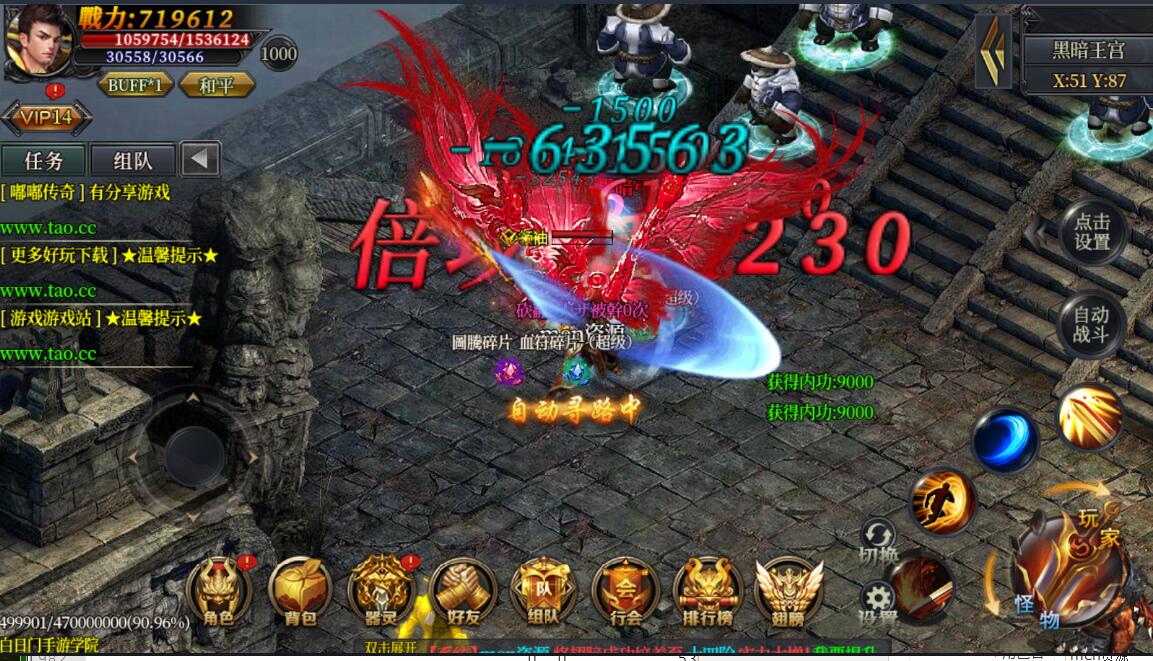Change the 和平 peace attack mode
The image size is (1153, 661).
[x=216, y=85]
